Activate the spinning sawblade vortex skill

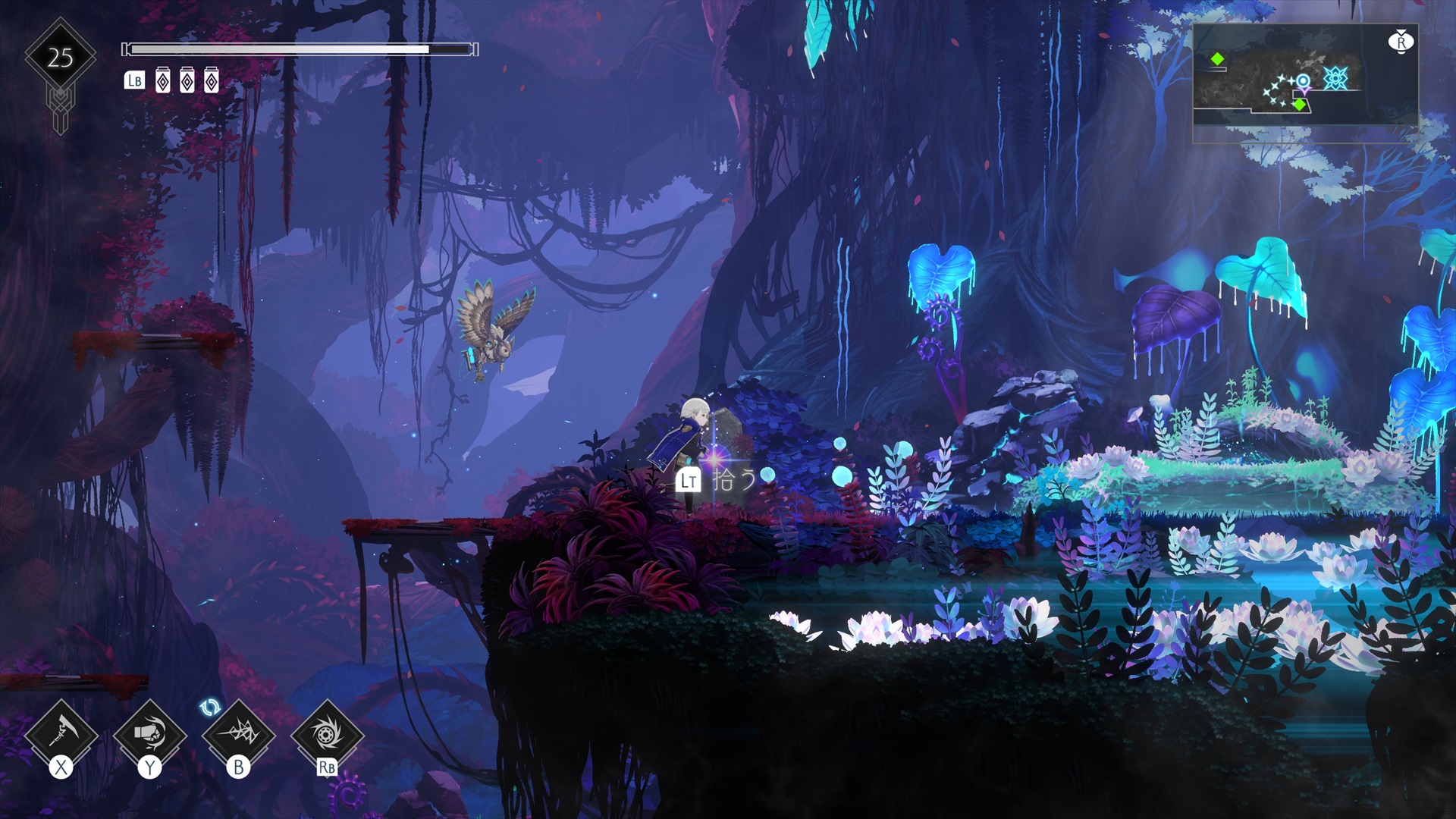coord(327,734)
